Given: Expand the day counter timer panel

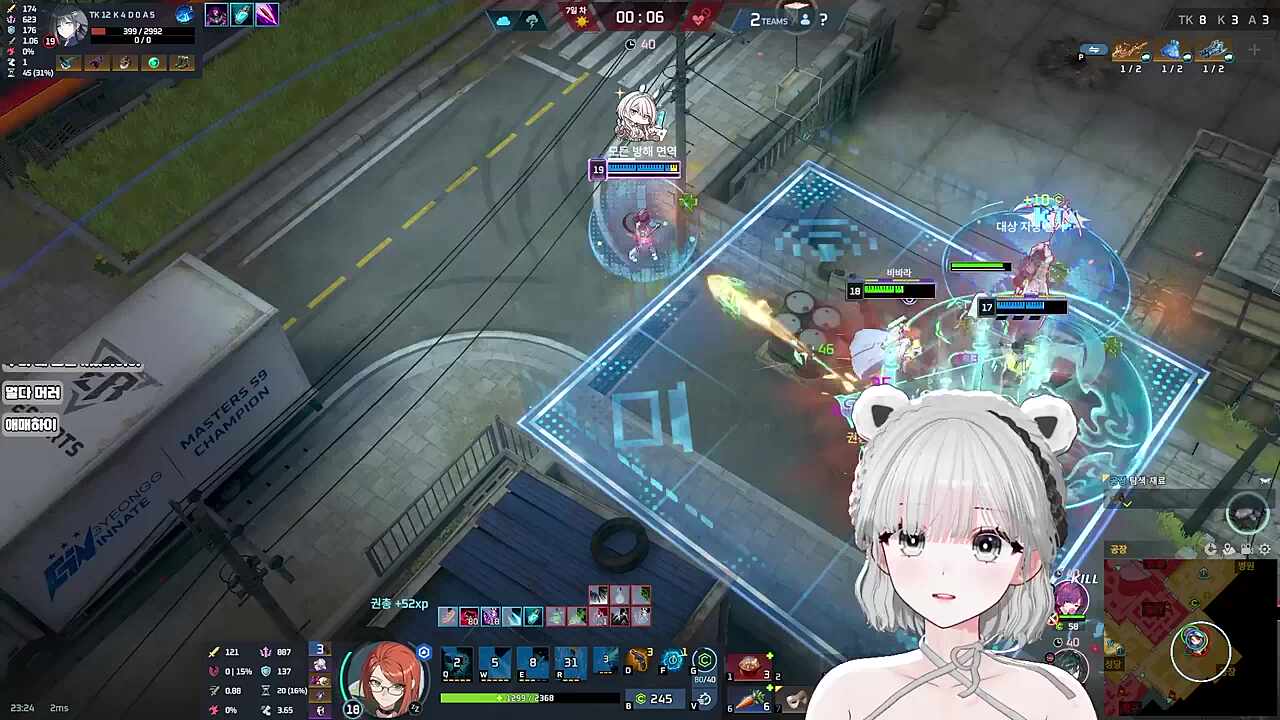Looking at the screenshot, I should (x=575, y=17).
